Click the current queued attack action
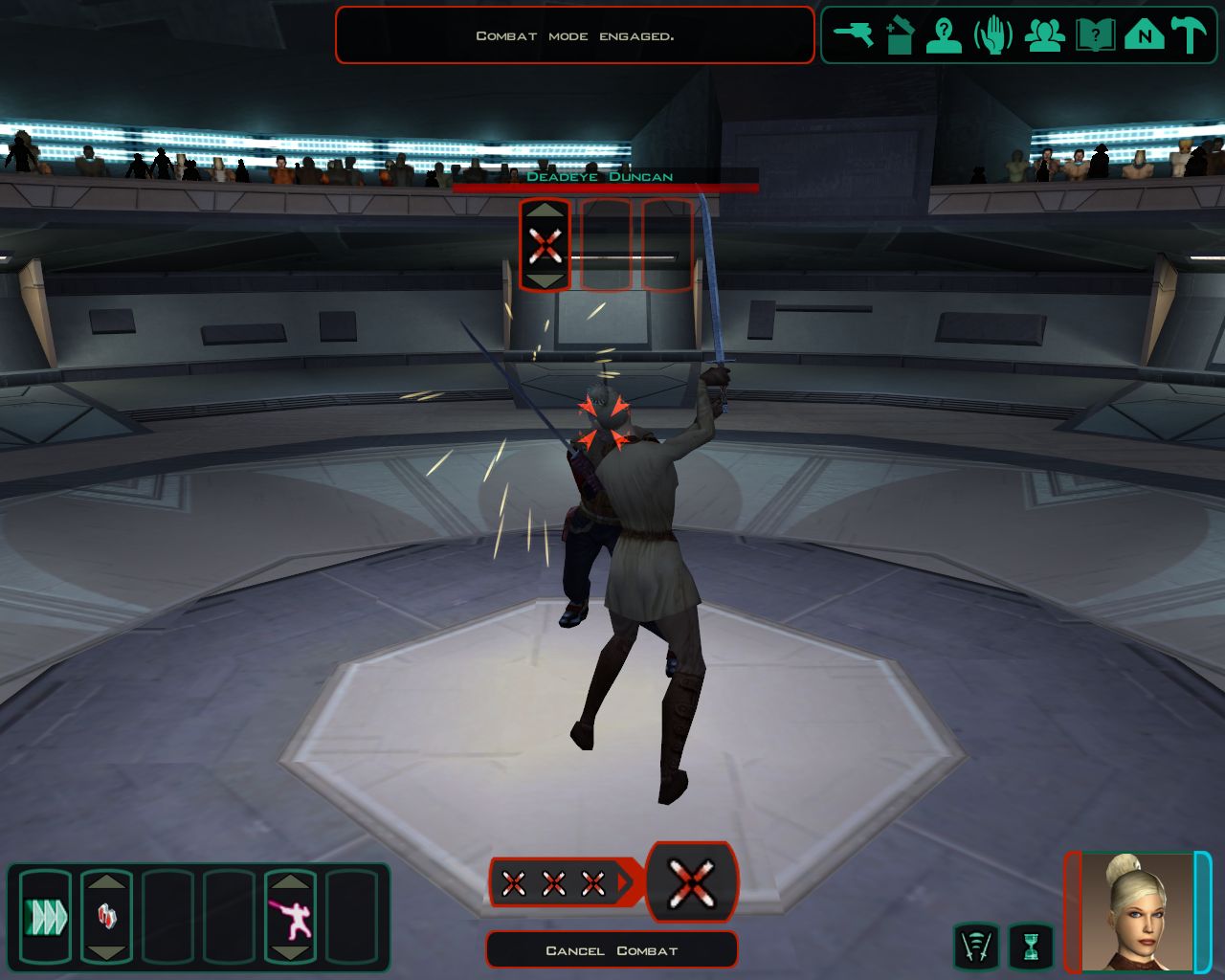 [x=692, y=881]
